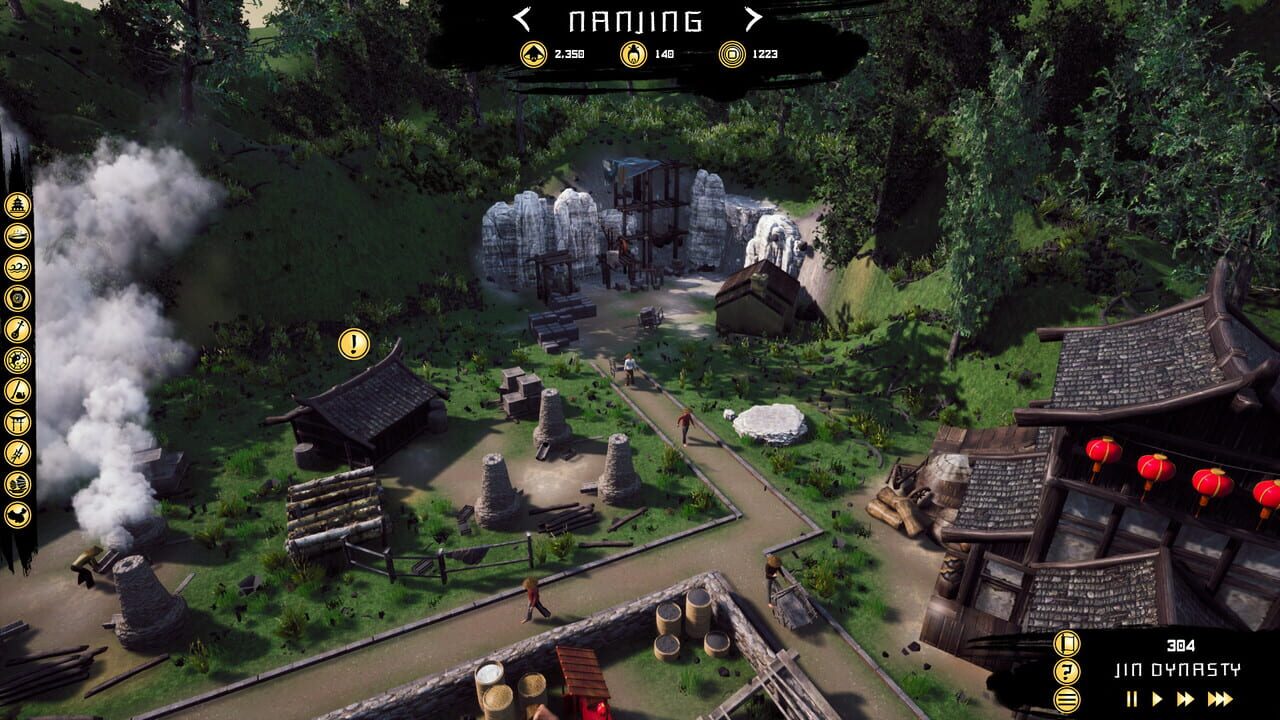Open the lute entertainment category
Image resolution: width=1280 pixels, height=720 pixels.
click(x=17, y=329)
